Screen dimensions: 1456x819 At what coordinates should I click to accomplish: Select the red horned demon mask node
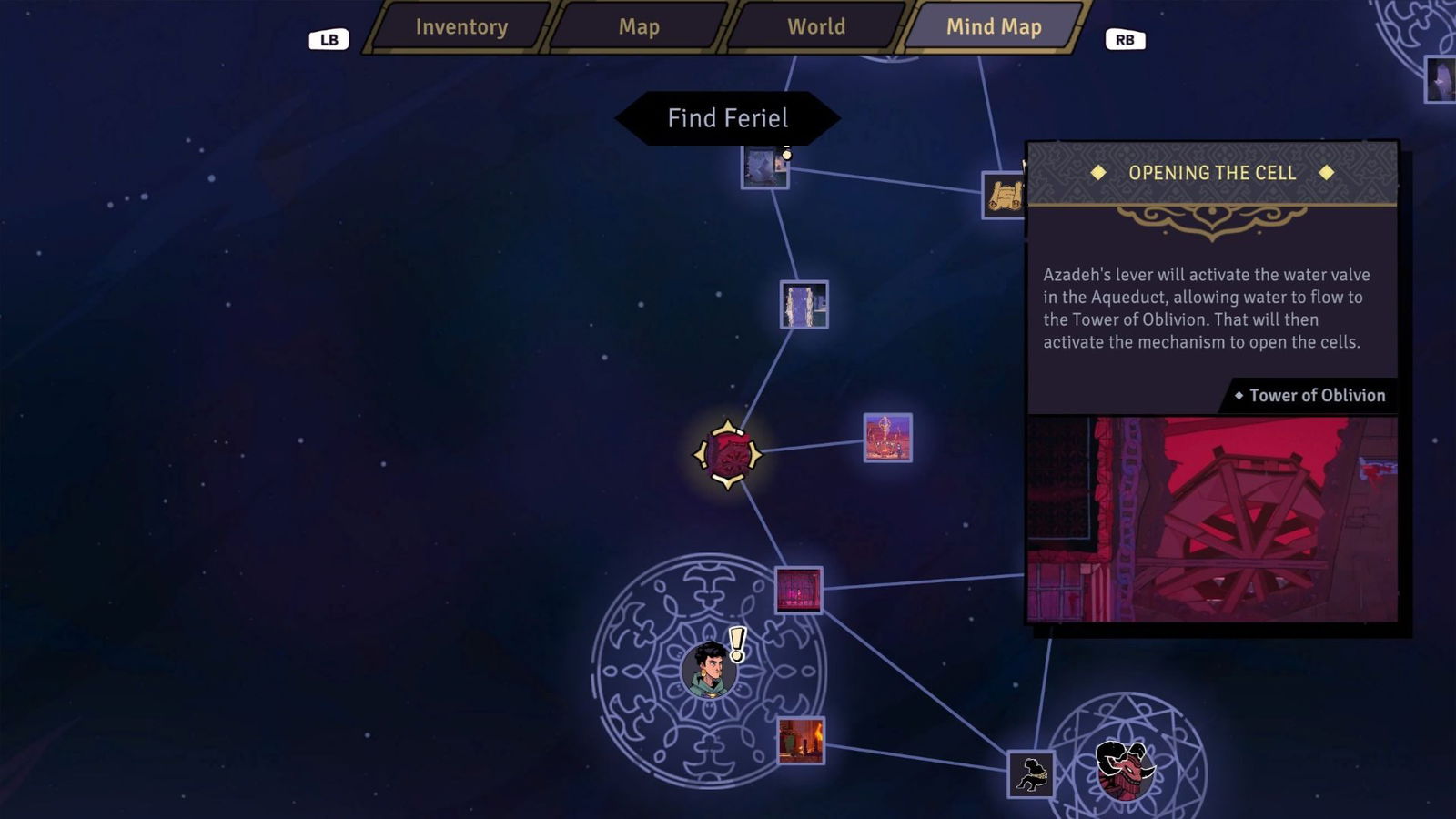[x=1125, y=769]
